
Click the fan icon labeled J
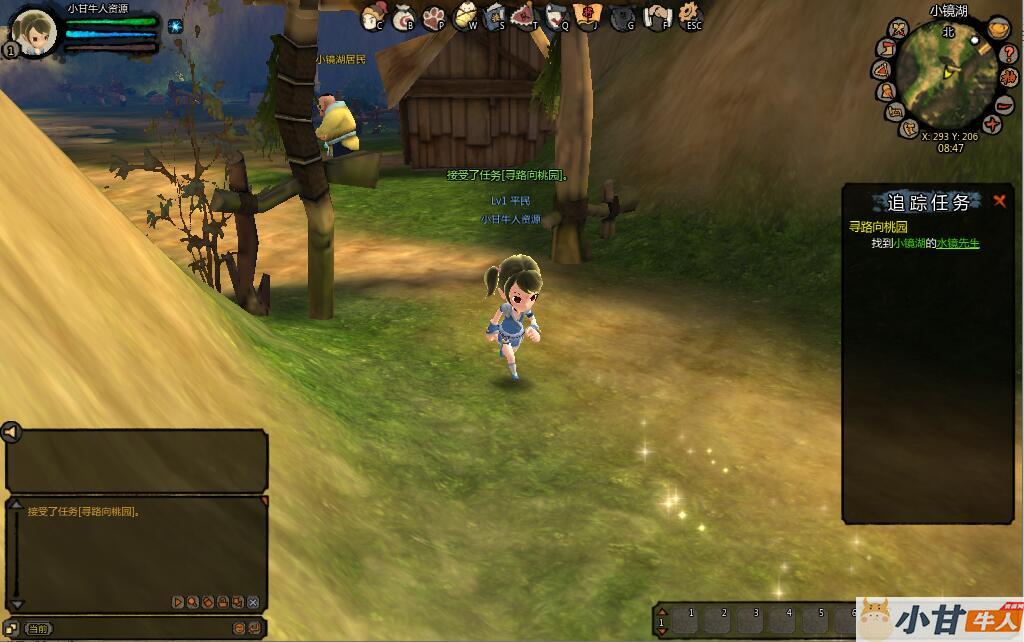587,16
